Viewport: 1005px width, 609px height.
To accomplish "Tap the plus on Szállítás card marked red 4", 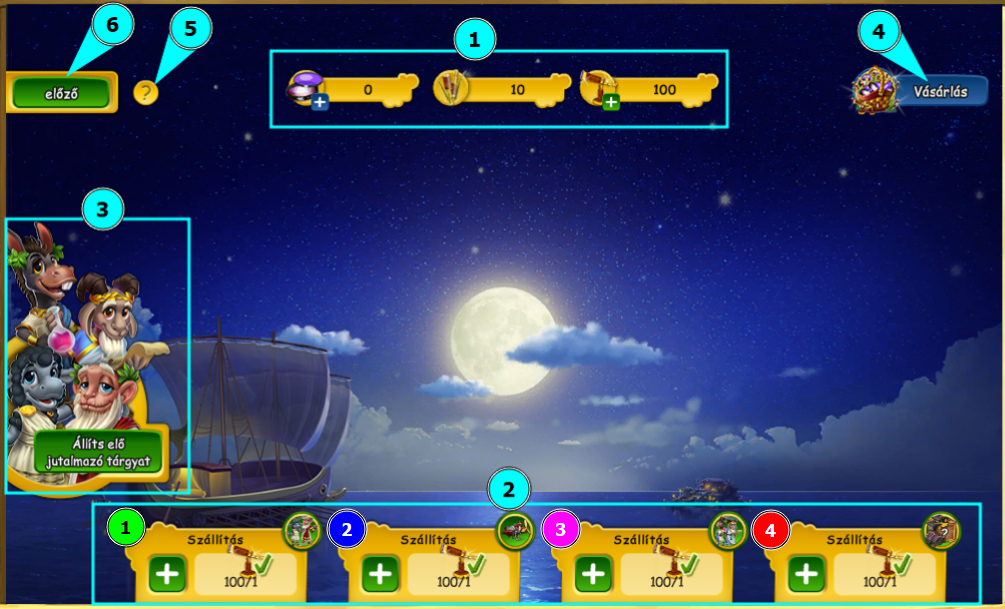I will [806, 574].
